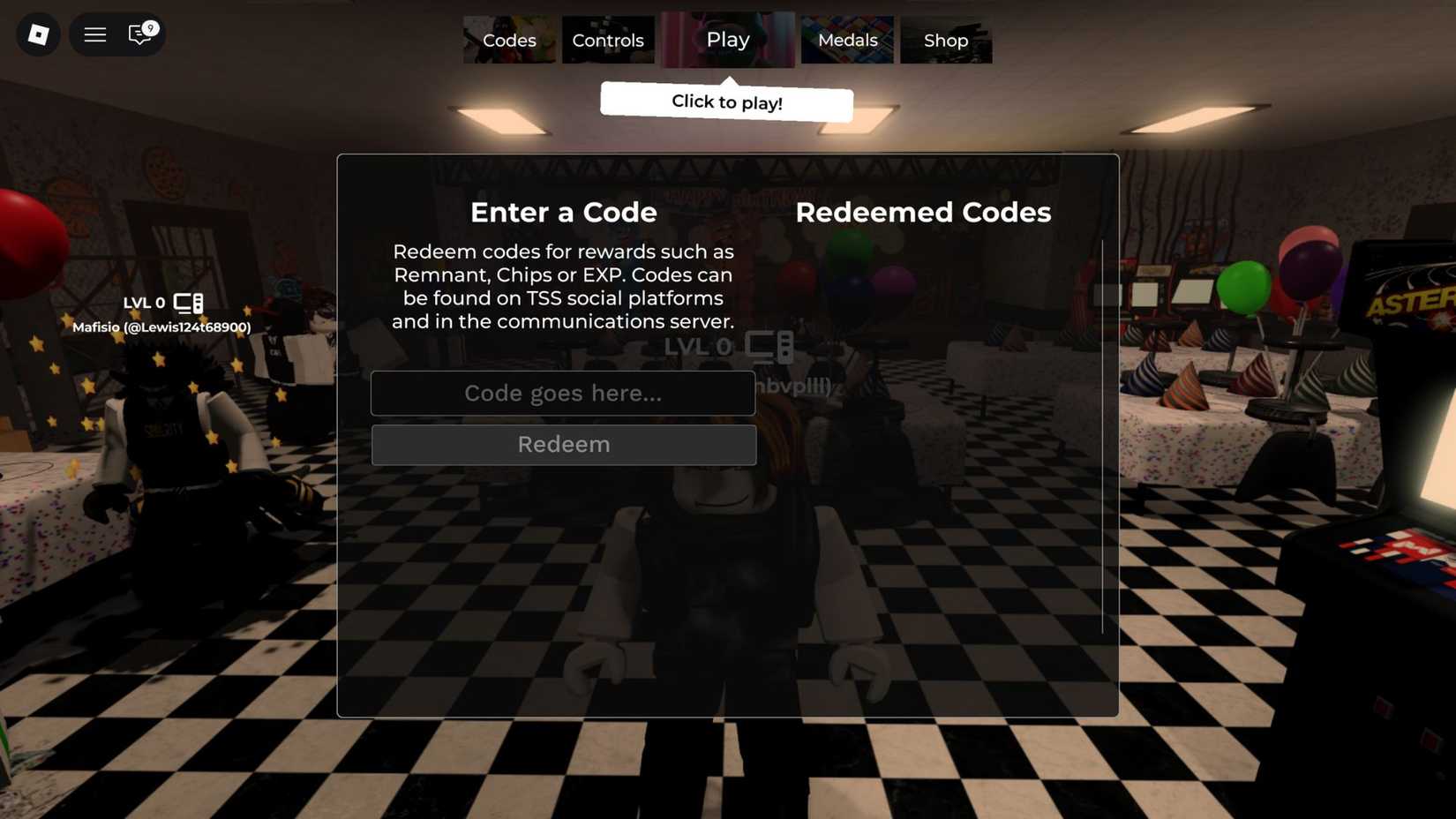Click the Medals tab thumbnail image
1456x819 pixels.
[x=846, y=40]
